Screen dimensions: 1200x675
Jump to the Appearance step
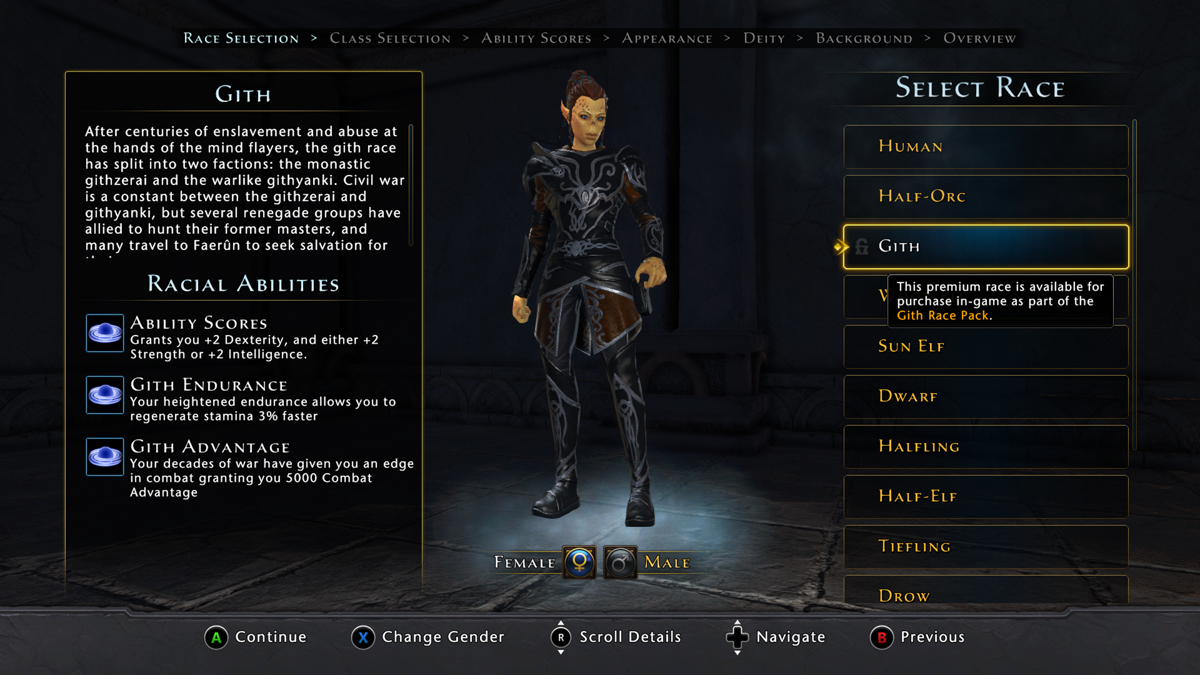(667, 39)
